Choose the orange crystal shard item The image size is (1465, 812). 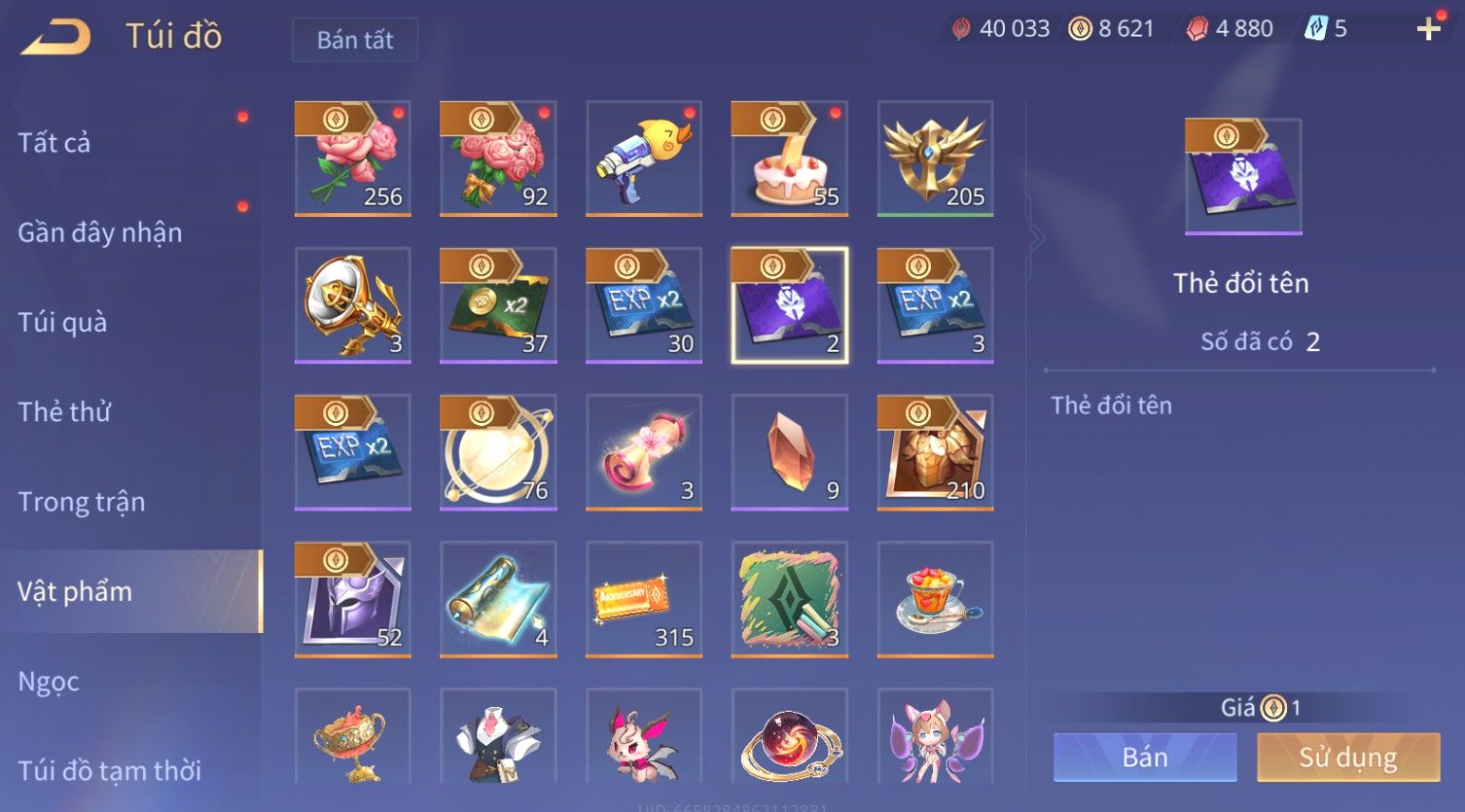[x=789, y=452]
